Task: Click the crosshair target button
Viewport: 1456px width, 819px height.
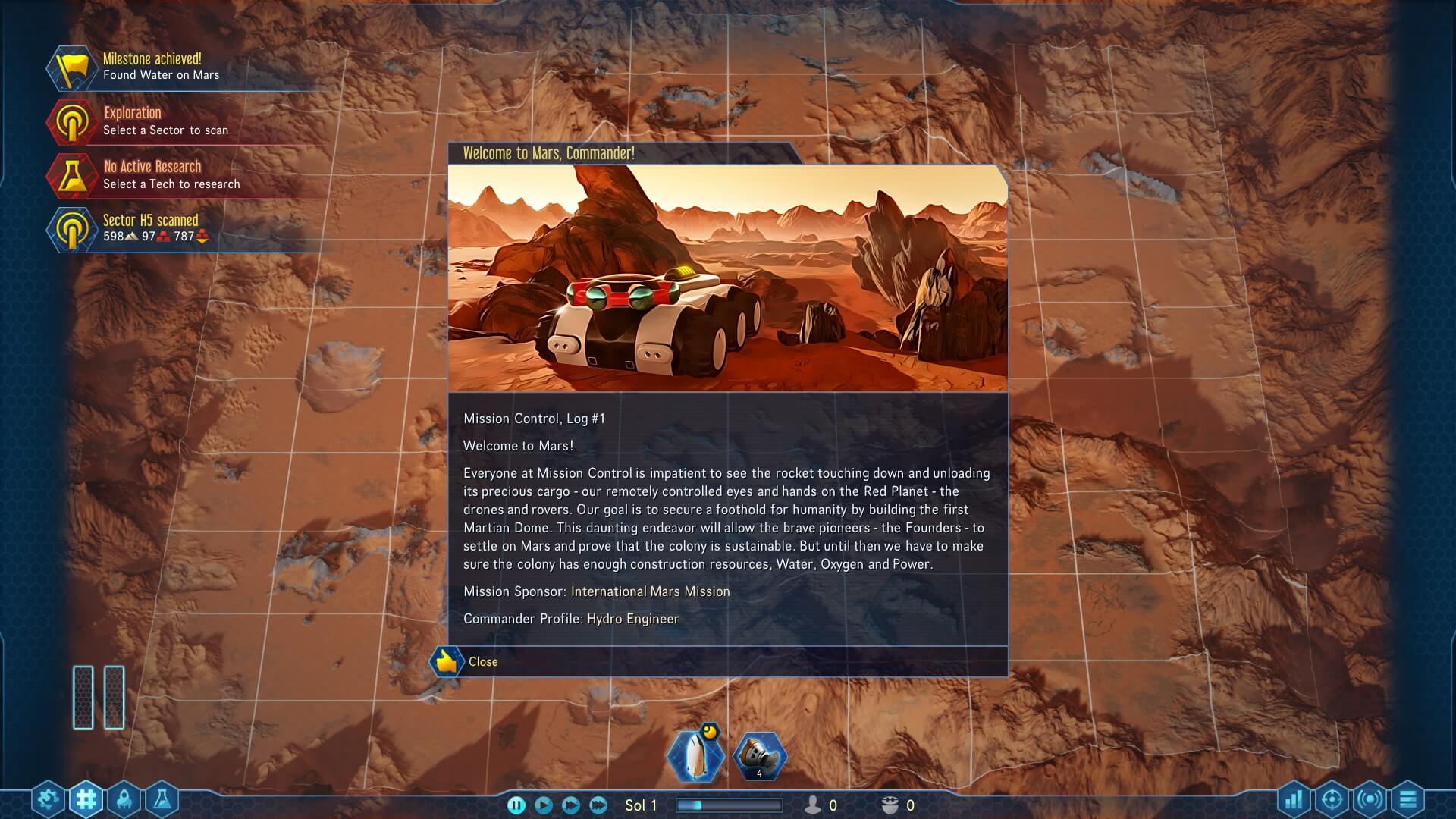Action: (x=1332, y=799)
